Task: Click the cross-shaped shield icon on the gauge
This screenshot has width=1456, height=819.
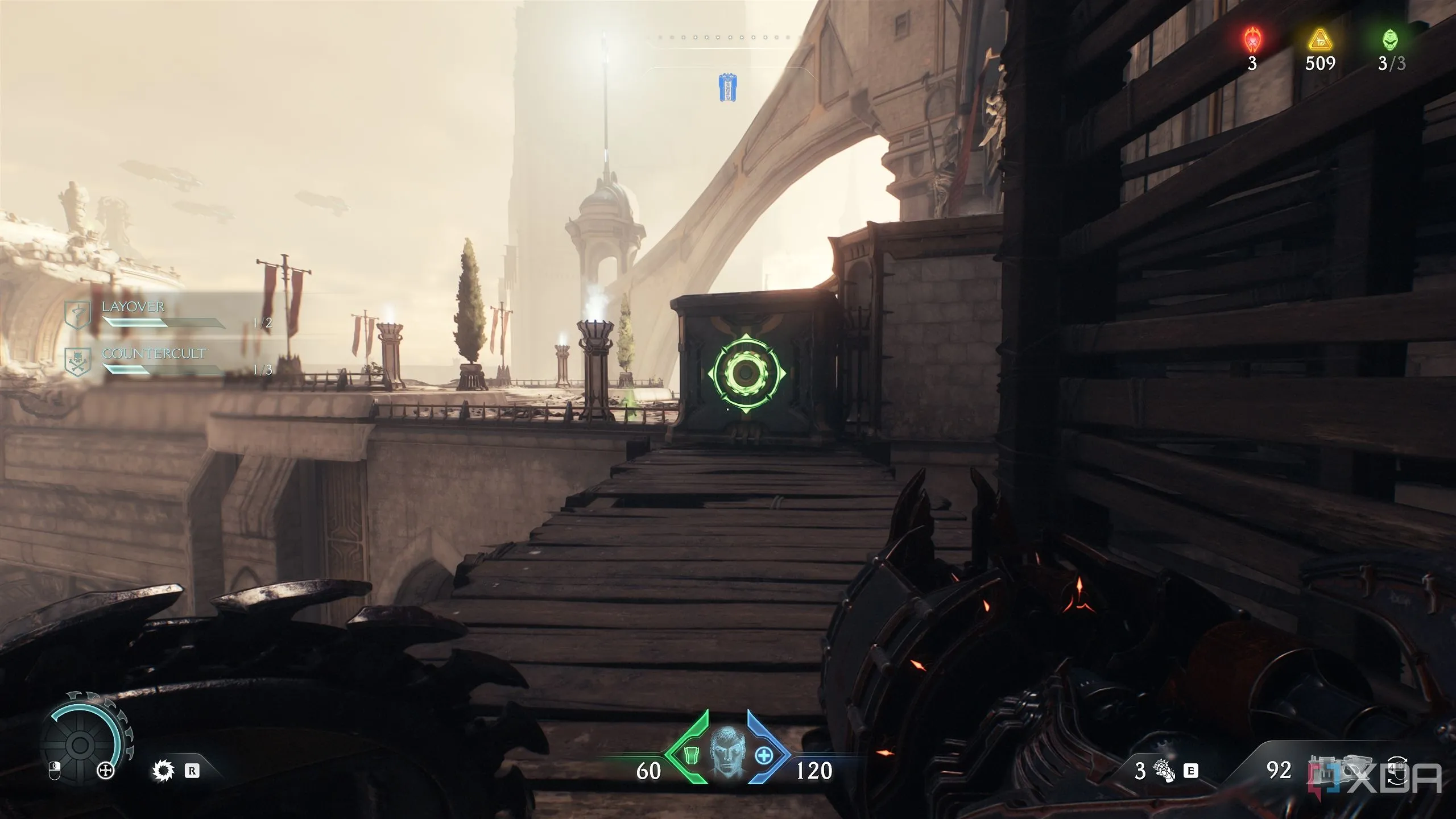Action: pyautogui.click(x=106, y=771)
